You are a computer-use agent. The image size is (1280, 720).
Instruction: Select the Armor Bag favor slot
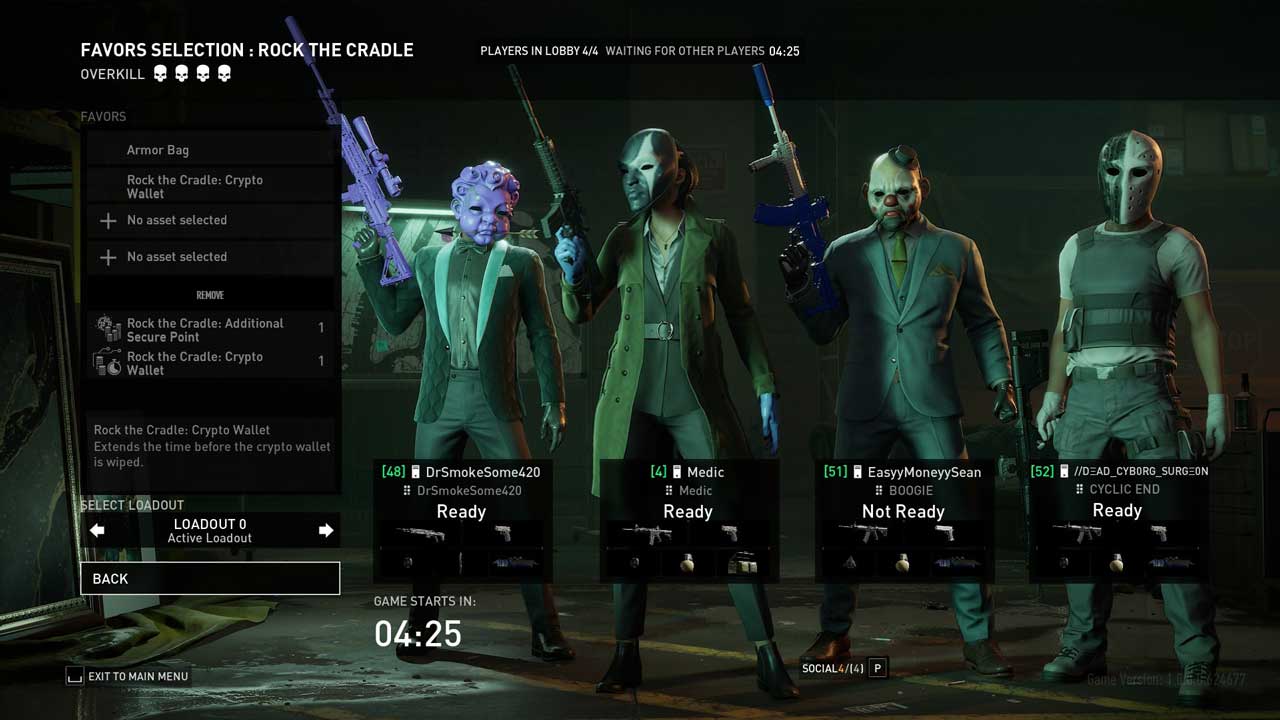(x=210, y=150)
